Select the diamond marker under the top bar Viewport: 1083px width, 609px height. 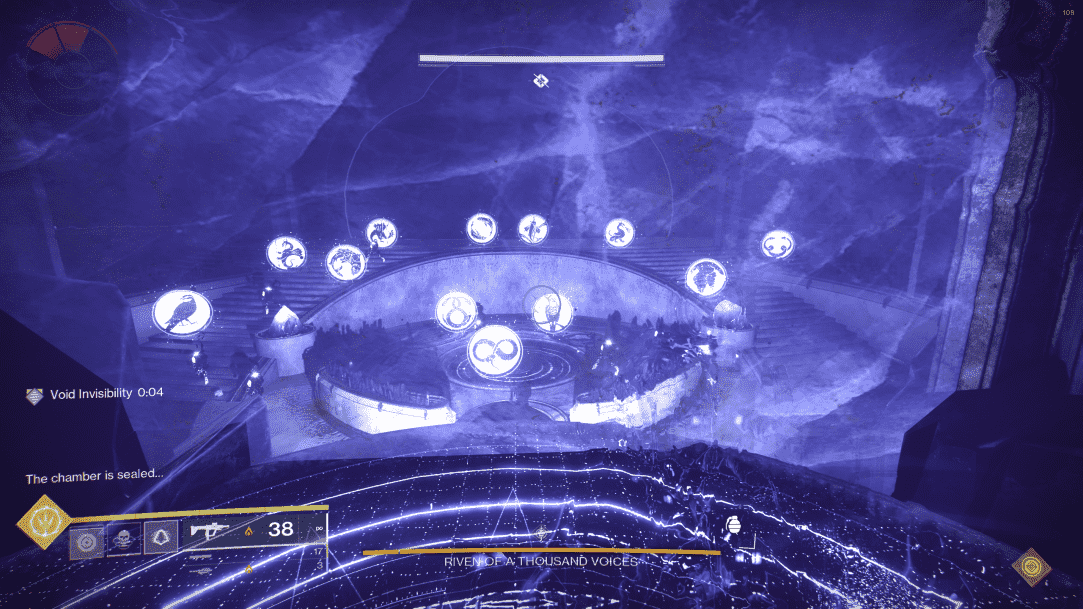[541, 80]
